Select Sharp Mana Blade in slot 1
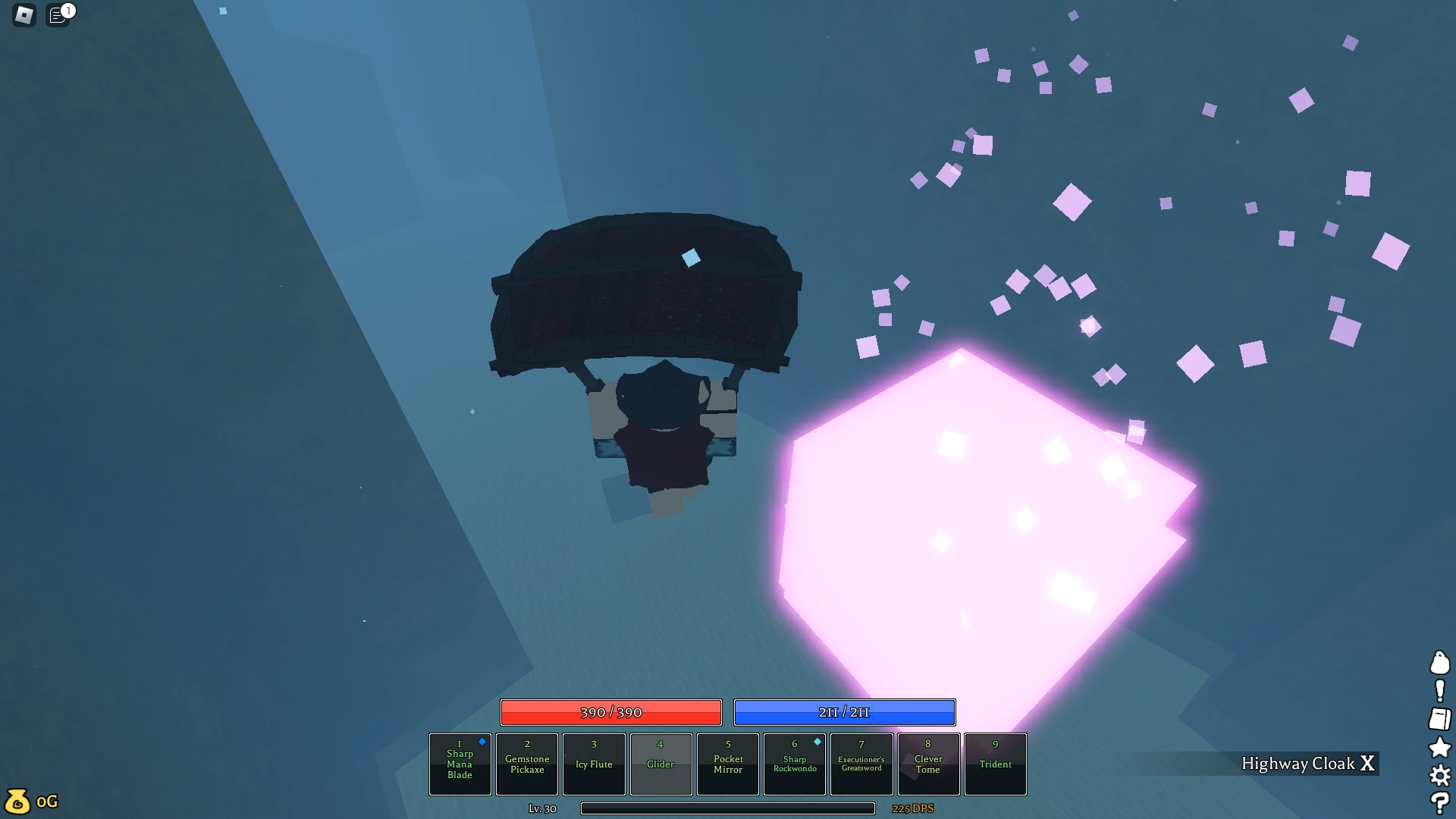The height and width of the screenshot is (819, 1456). coord(460,764)
